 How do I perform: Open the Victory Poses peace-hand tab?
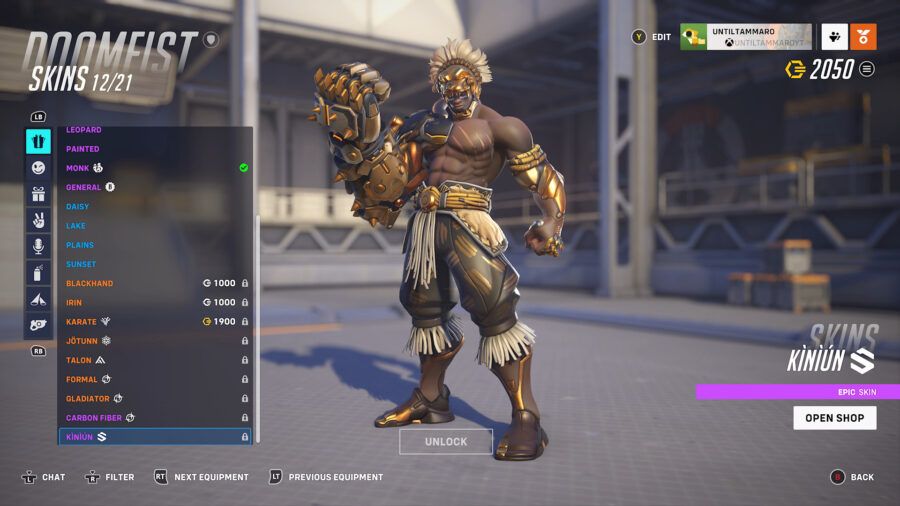[x=38, y=220]
